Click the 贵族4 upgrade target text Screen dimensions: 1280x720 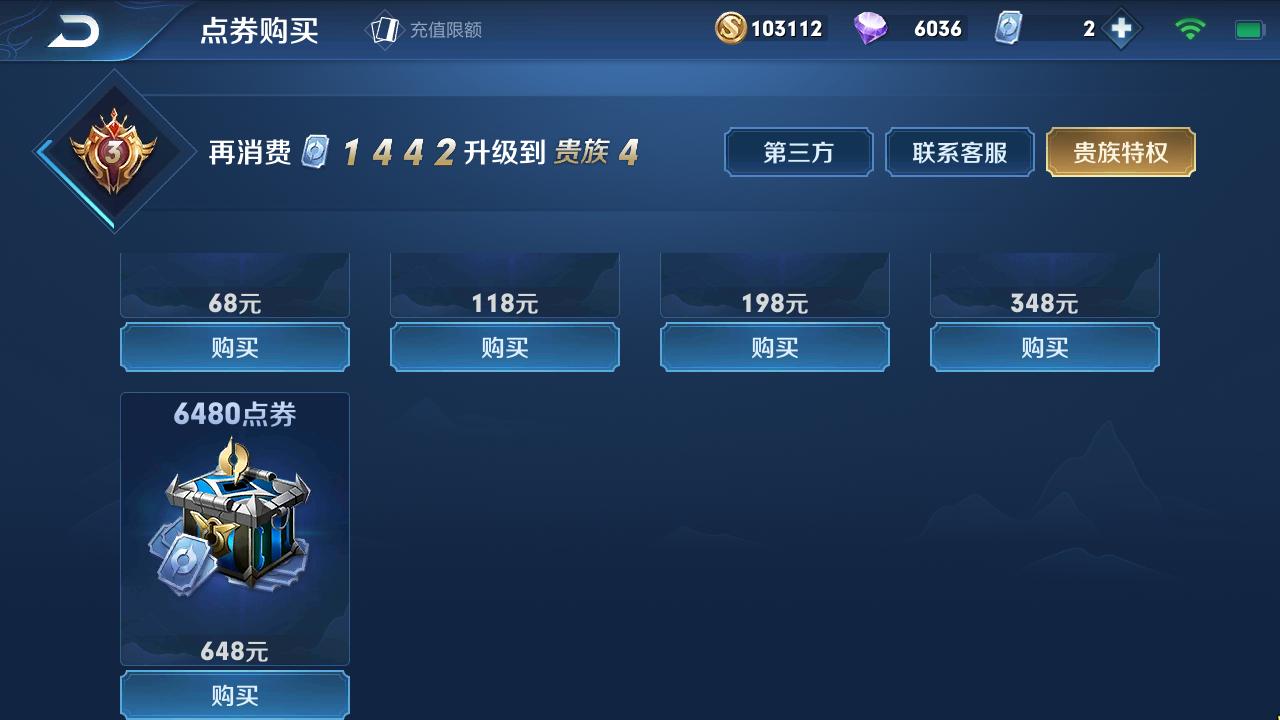click(x=594, y=153)
